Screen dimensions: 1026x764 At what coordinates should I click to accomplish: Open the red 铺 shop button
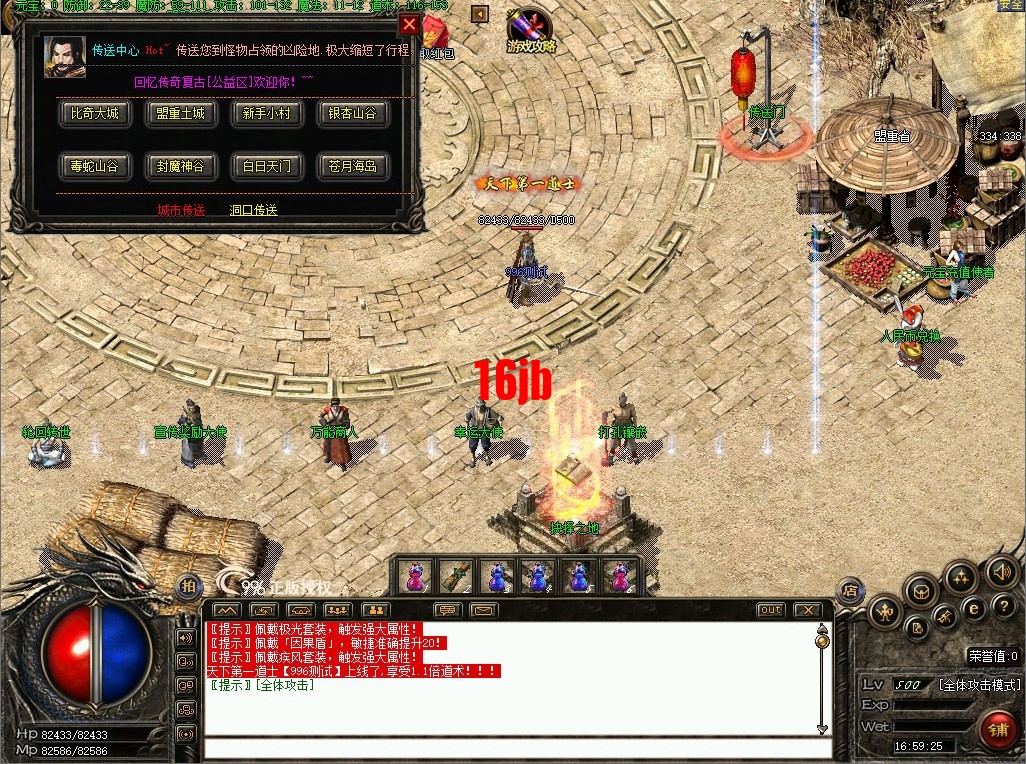[x=997, y=729]
